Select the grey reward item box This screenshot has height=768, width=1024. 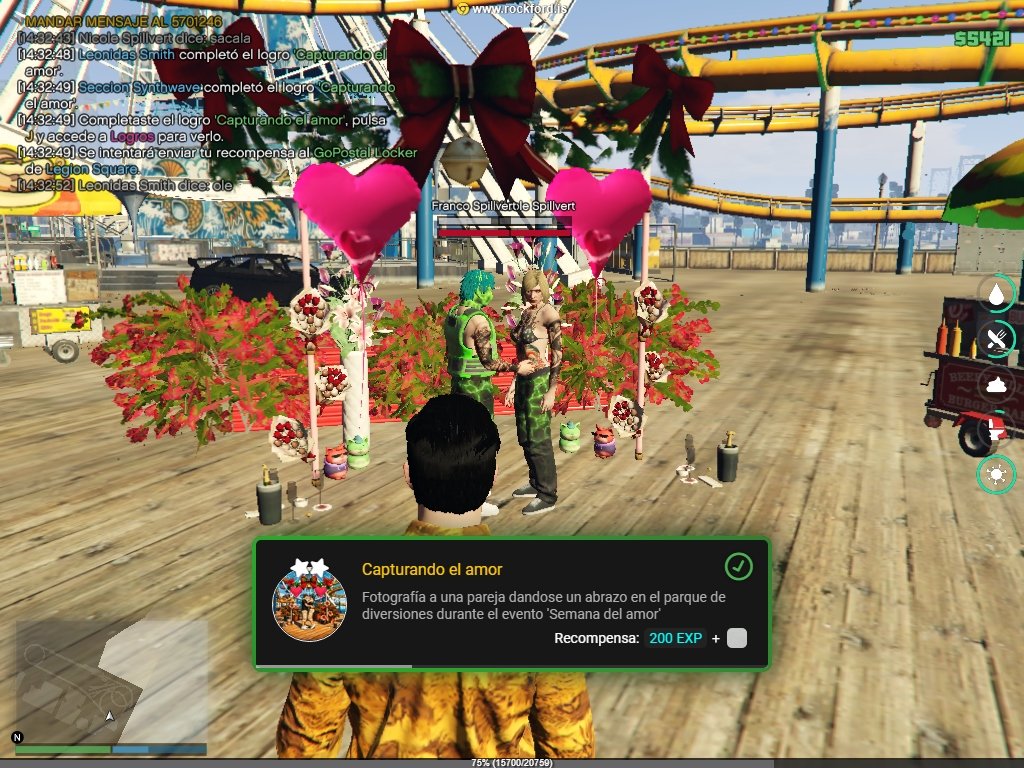tap(737, 638)
